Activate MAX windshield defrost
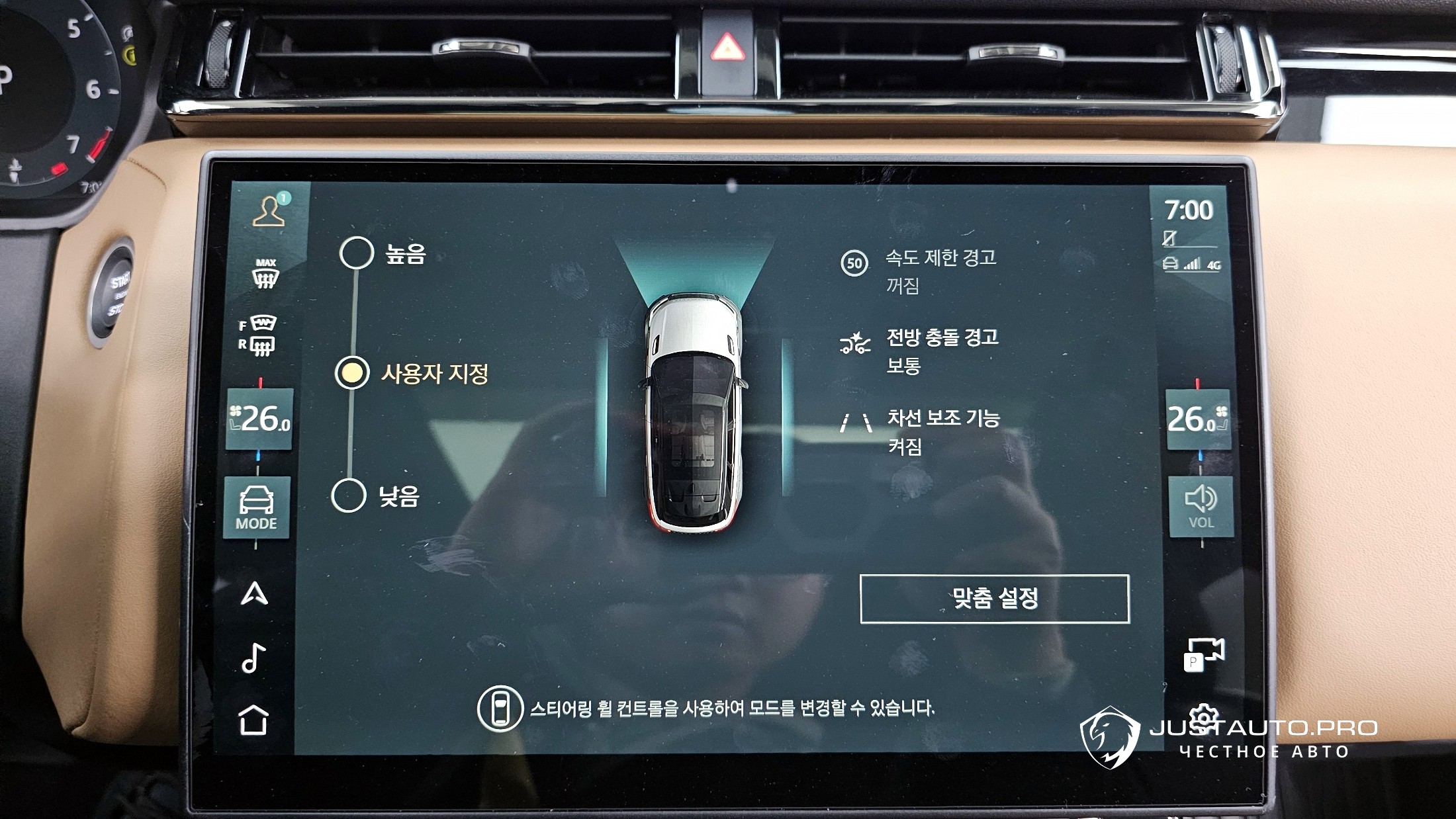The image size is (1456, 819). click(265, 273)
